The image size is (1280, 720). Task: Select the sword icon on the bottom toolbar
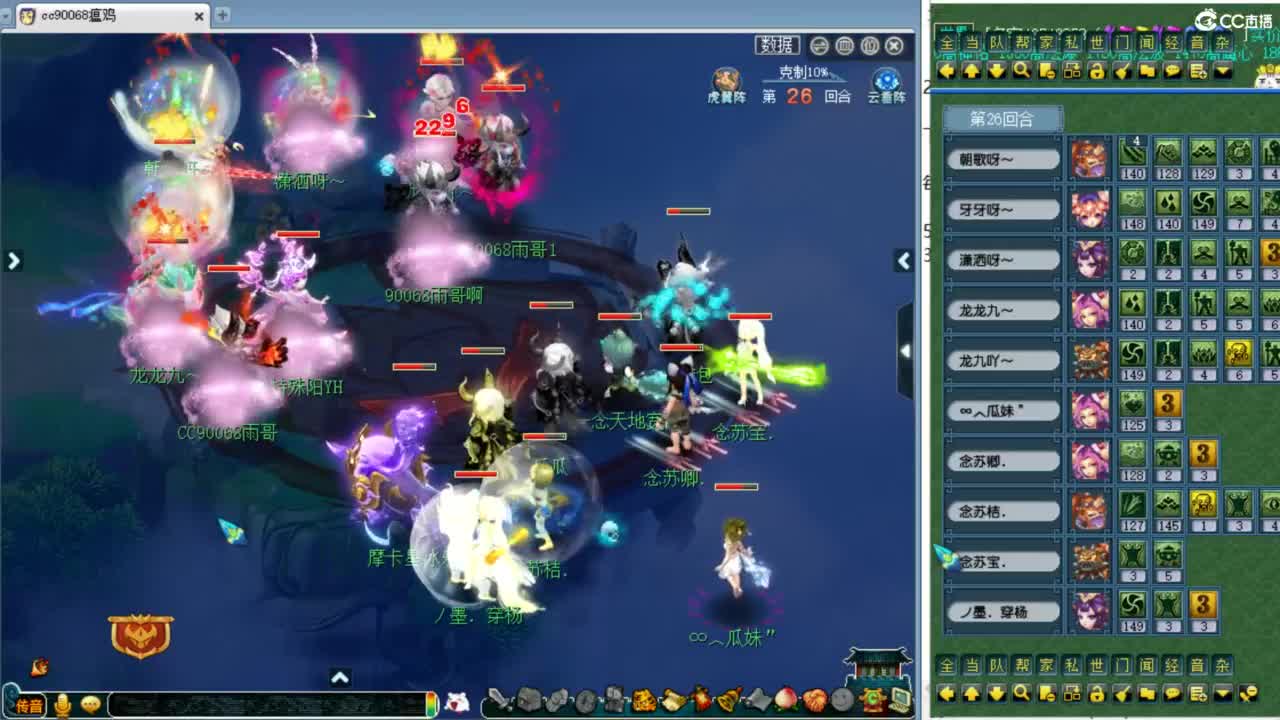499,700
